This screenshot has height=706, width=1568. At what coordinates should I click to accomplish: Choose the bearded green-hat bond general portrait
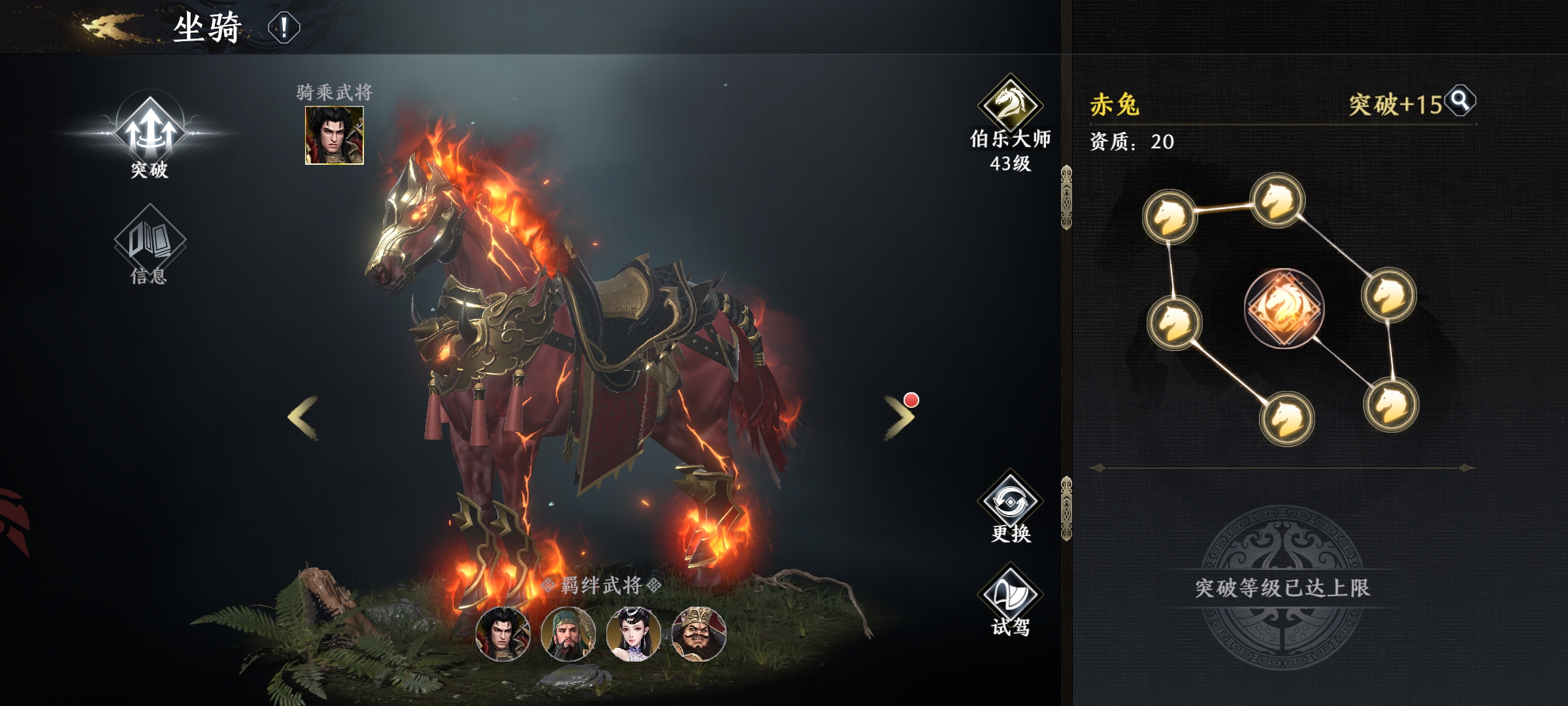(x=568, y=633)
